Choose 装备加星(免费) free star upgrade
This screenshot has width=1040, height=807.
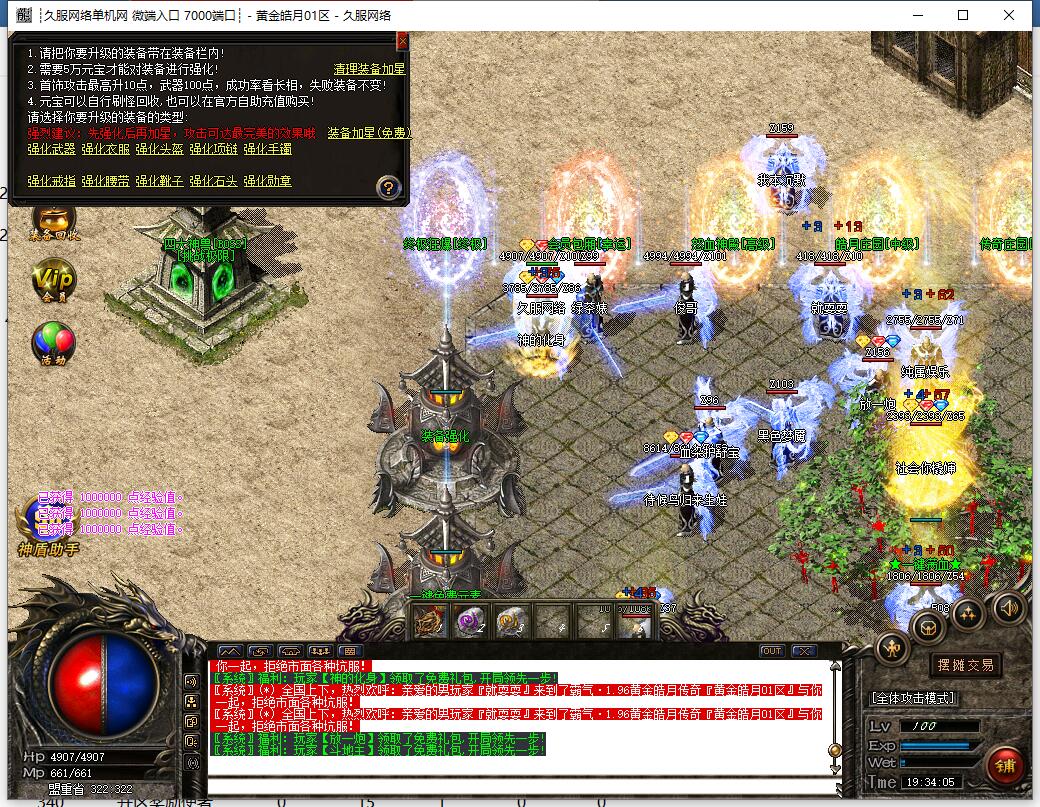click(x=369, y=133)
